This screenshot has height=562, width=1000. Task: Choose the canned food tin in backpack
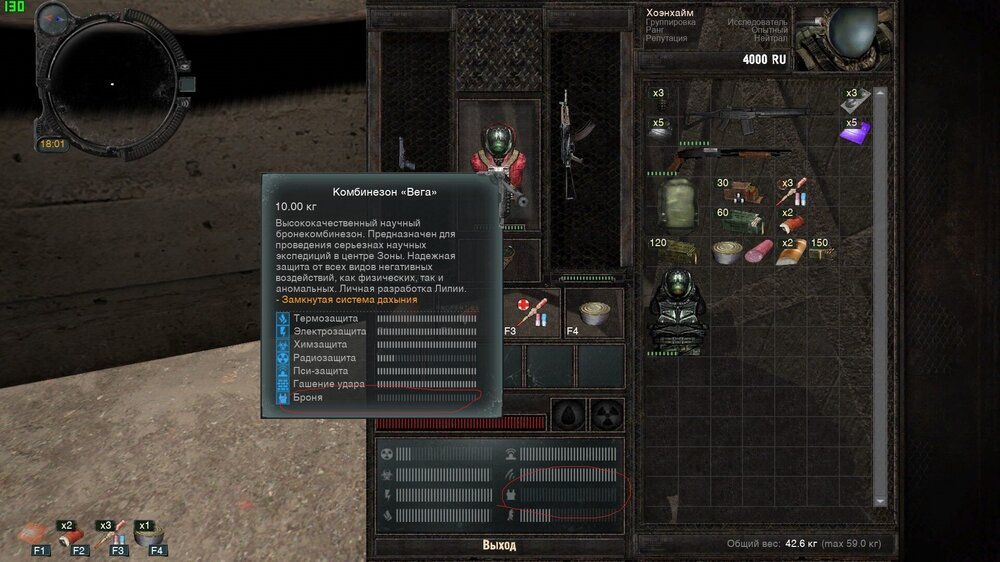point(727,251)
